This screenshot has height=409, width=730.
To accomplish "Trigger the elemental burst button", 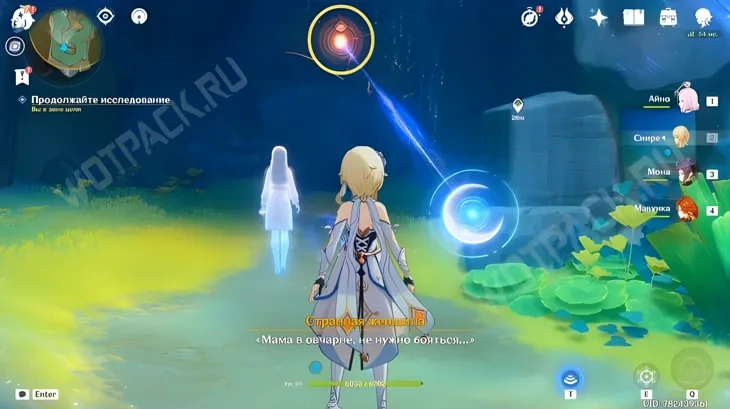I will (x=691, y=370).
